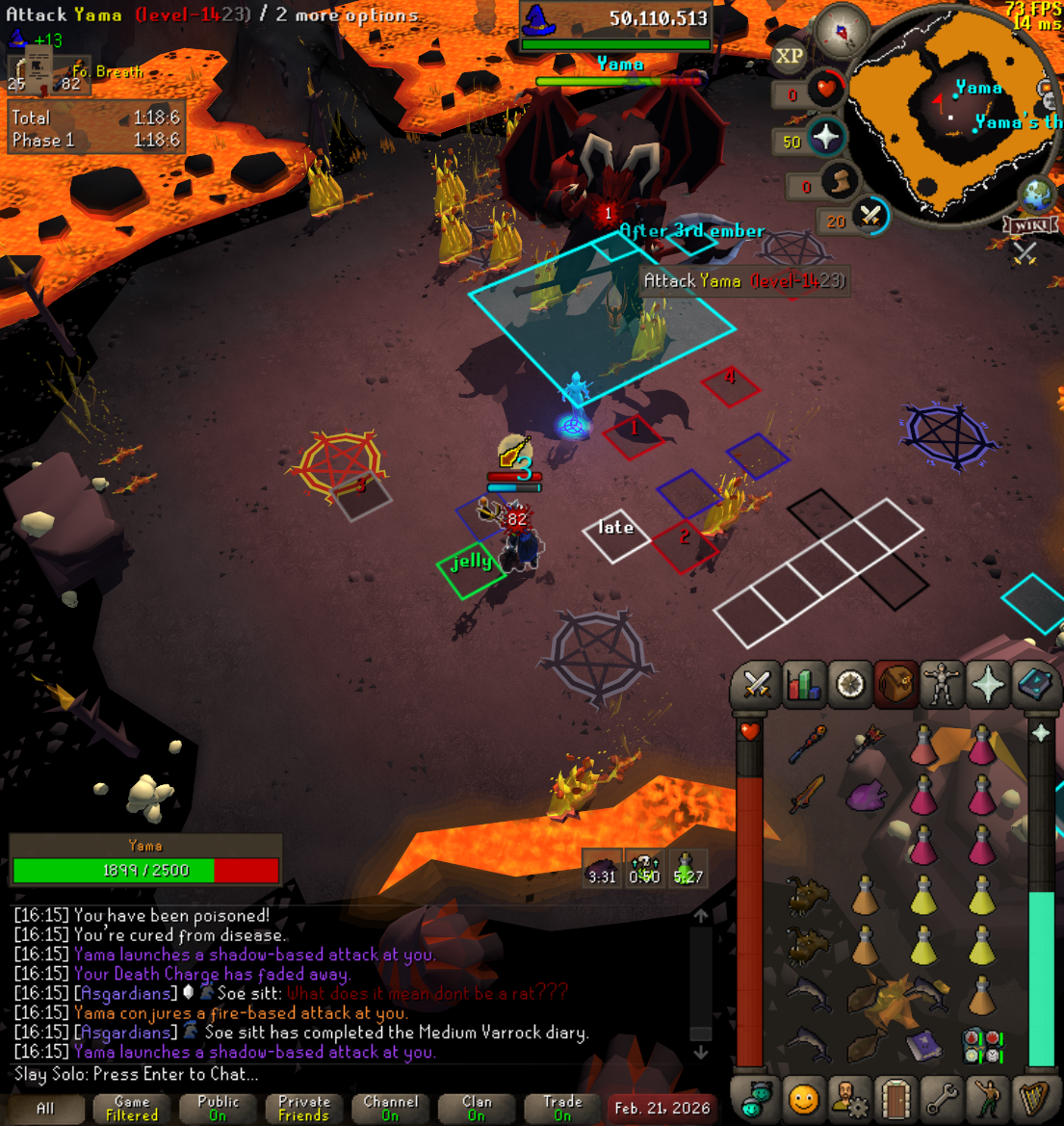Toggle Quick Prayers orb
Image resolution: width=1064 pixels, height=1126 pixels.
point(826,138)
